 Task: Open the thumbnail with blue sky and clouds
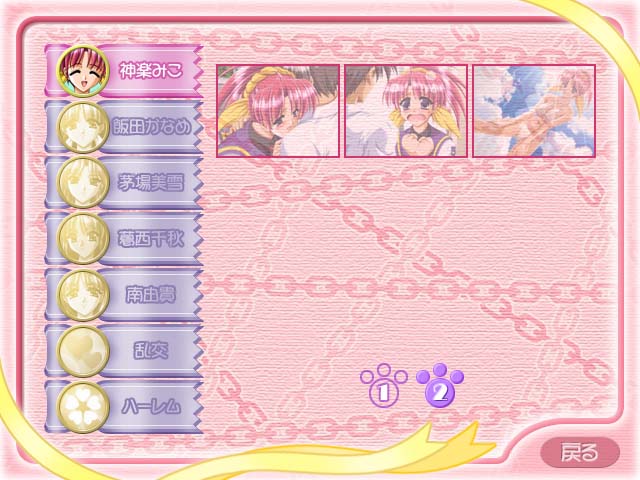534,111
